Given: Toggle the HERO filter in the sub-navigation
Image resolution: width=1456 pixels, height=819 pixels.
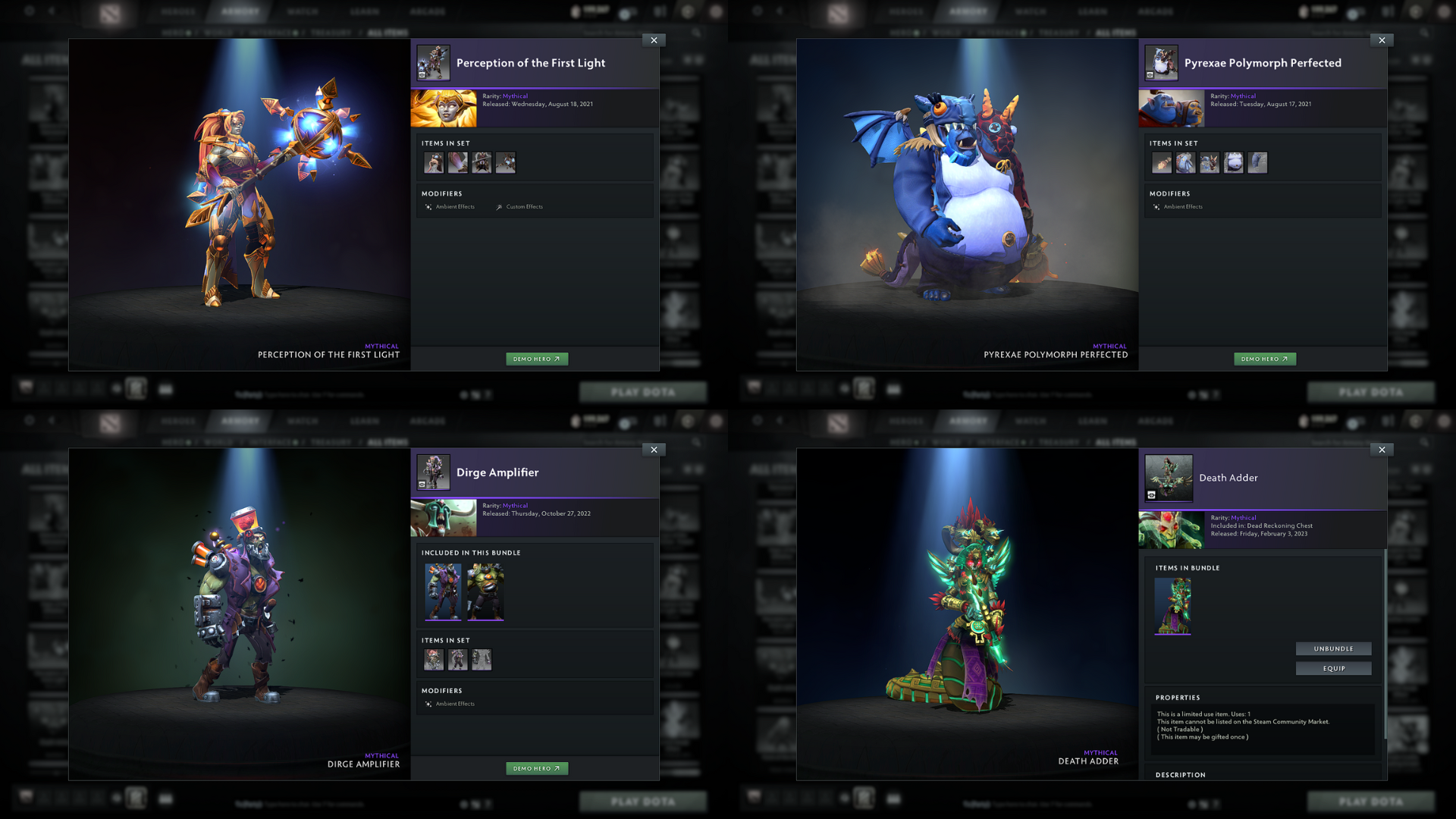Looking at the screenshot, I should [x=174, y=32].
